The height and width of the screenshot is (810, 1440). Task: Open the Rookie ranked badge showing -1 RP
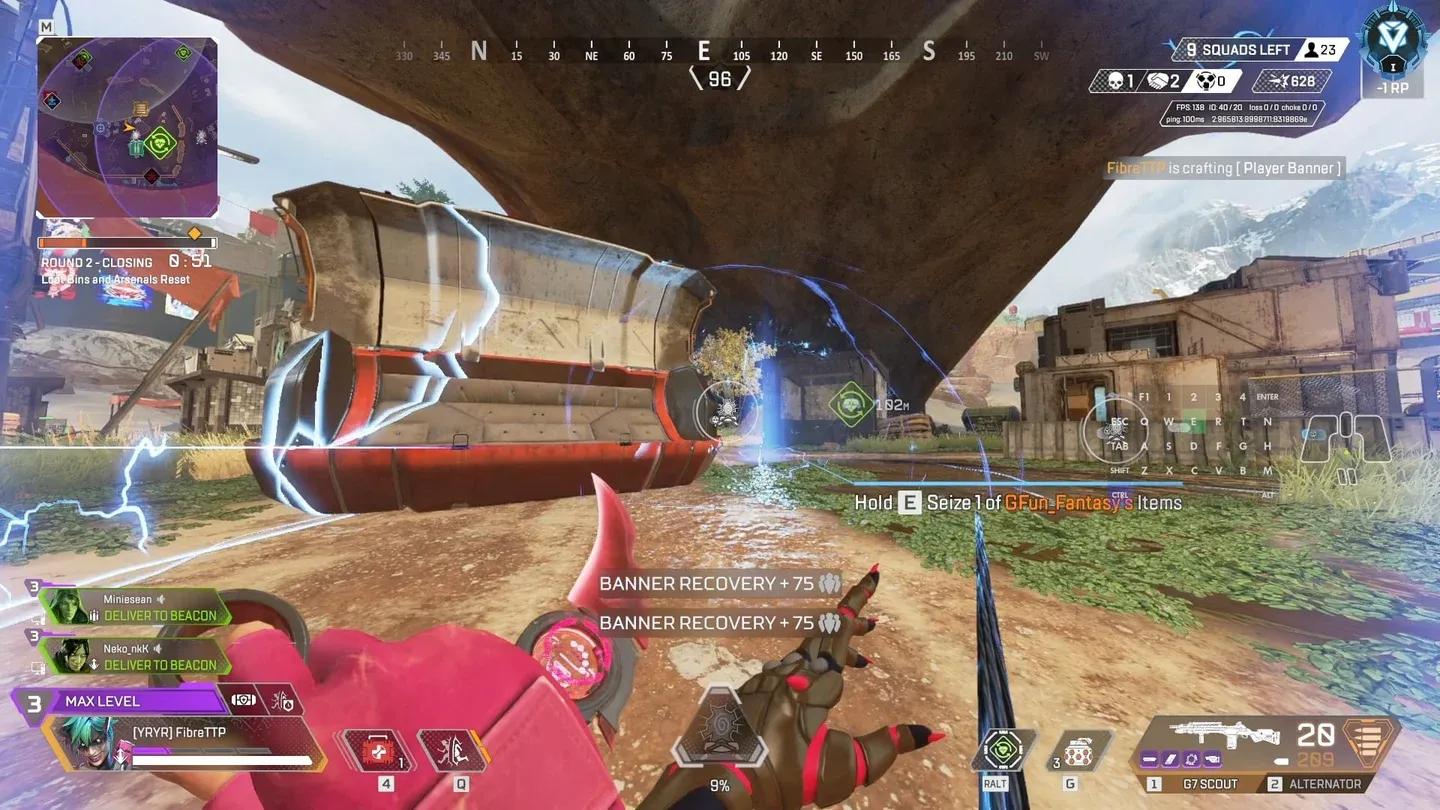point(1394,50)
